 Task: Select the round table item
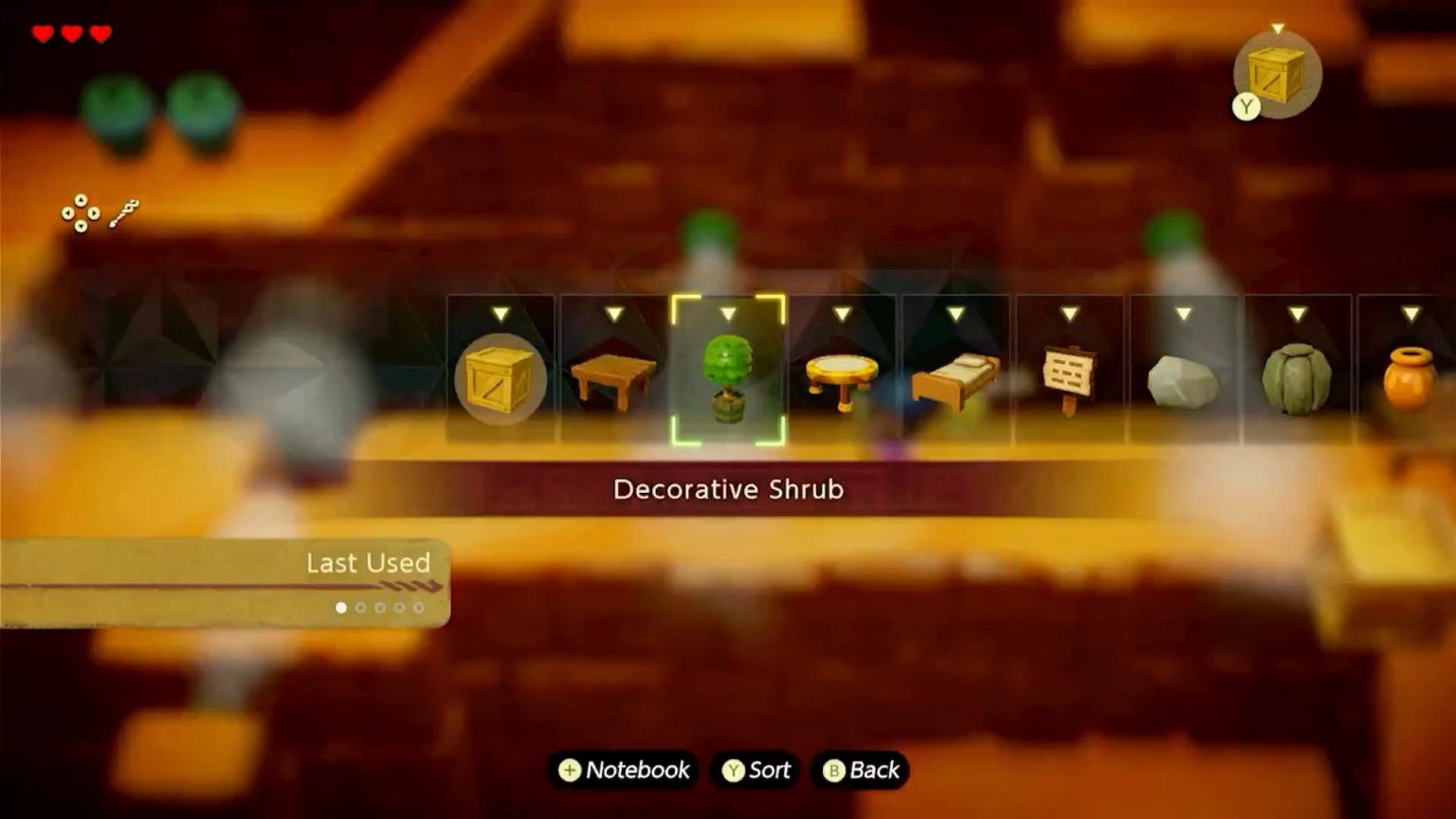(x=842, y=376)
